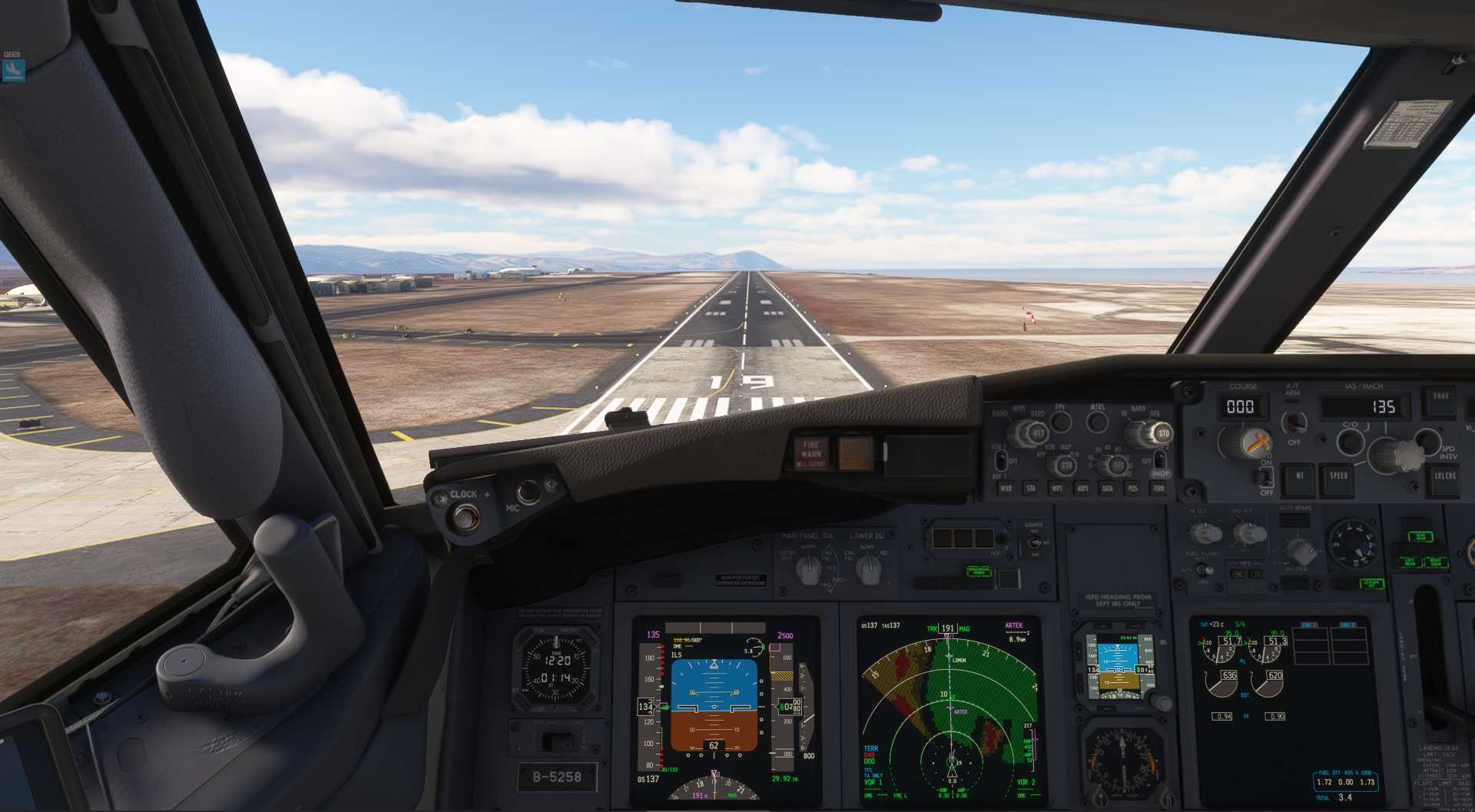This screenshot has width=1475, height=812.
Task: Engage the N1 autothrottle mode button
Action: tap(1299, 476)
